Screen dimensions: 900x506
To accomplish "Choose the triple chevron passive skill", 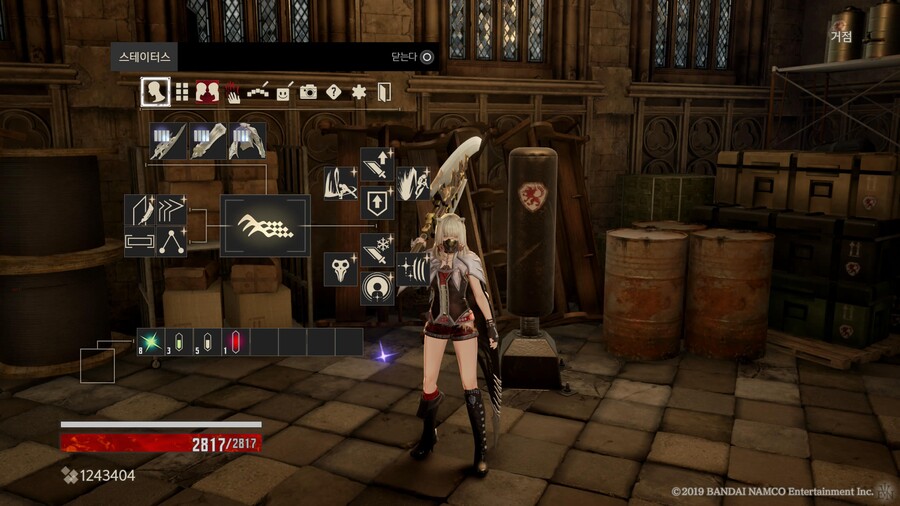I will click(171, 210).
